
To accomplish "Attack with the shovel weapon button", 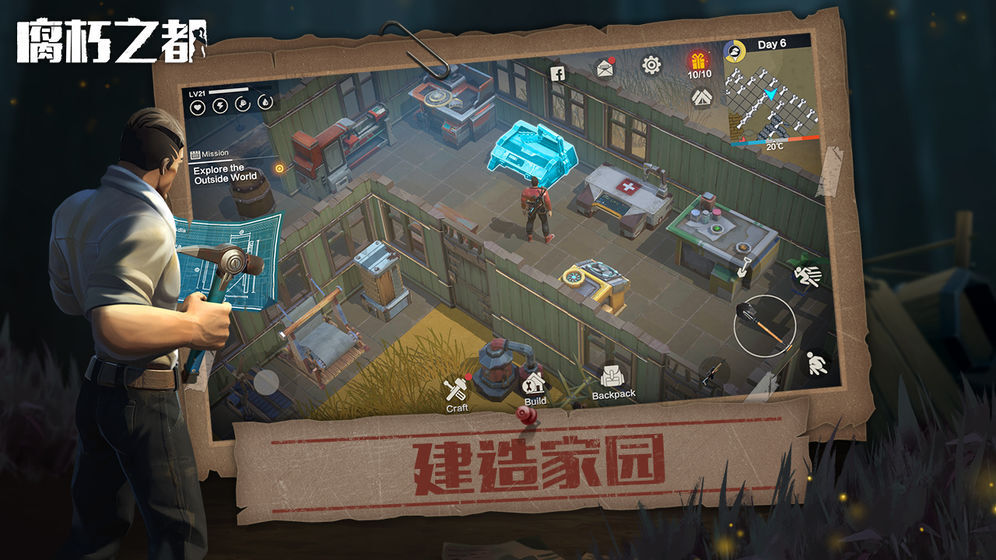I will [764, 326].
